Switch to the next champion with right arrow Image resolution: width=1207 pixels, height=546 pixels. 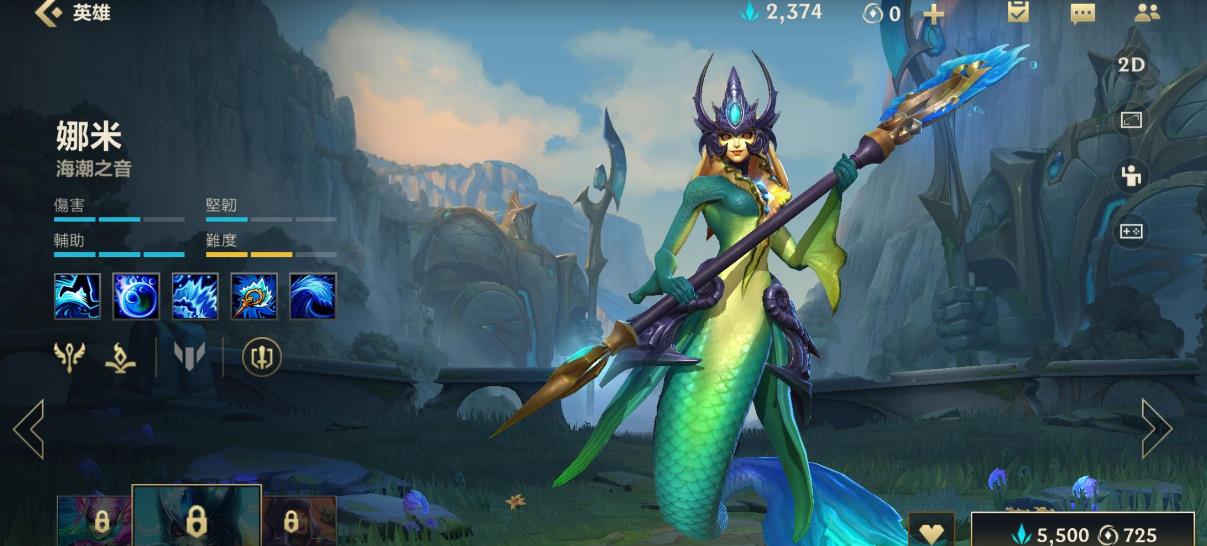[1156, 429]
